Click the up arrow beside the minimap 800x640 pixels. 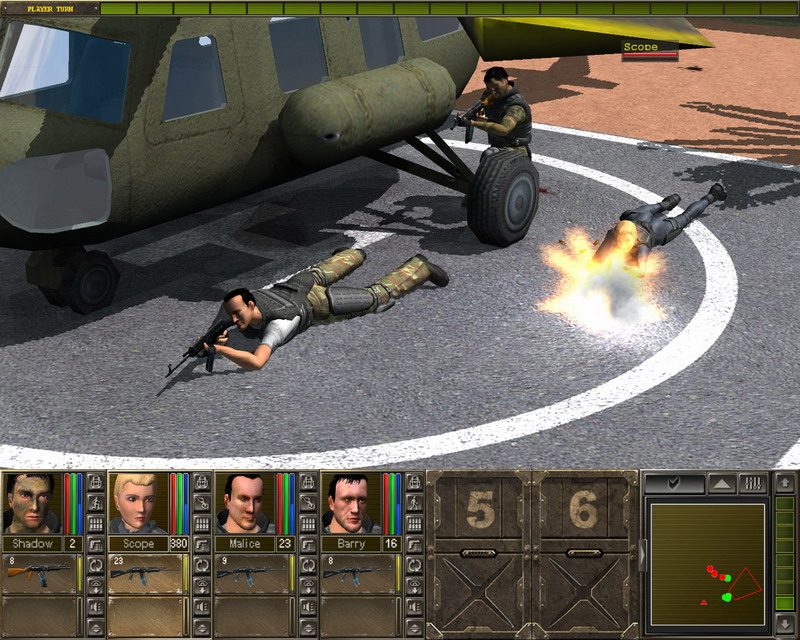point(785,484)
